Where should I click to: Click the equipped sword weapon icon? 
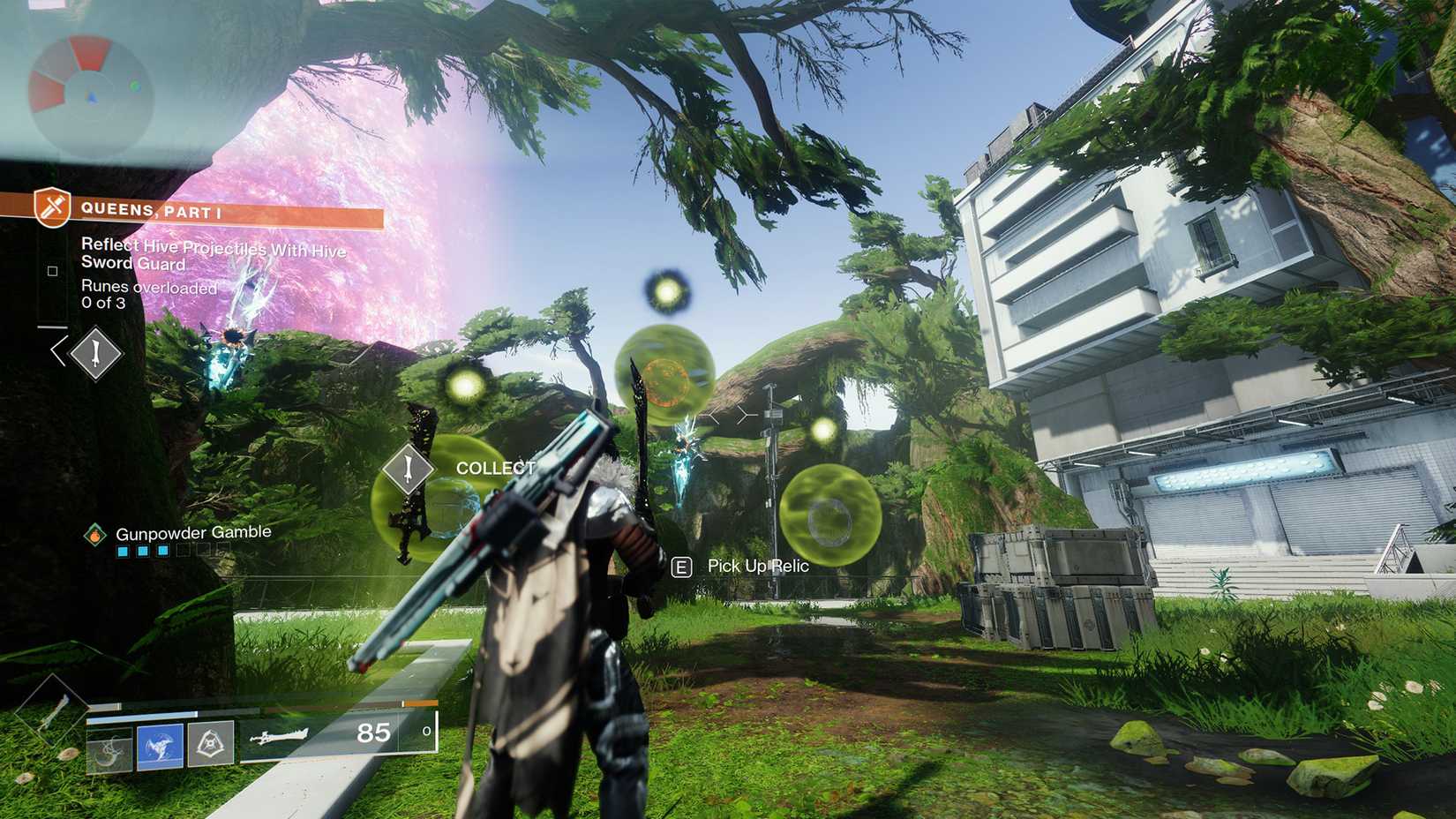[x=280, y=737]
